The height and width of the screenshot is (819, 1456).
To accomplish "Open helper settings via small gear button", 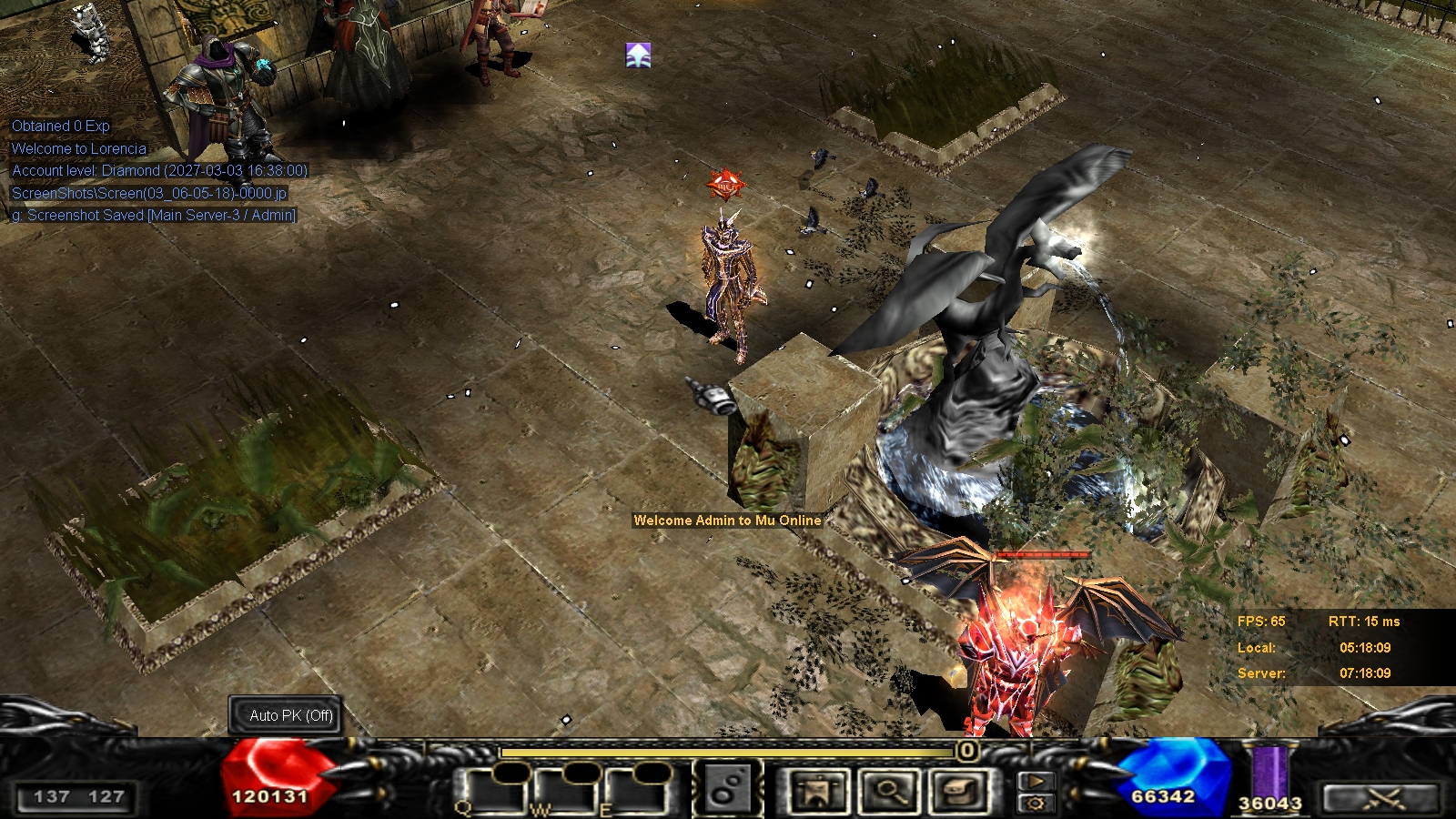I will click(1036, 803).
